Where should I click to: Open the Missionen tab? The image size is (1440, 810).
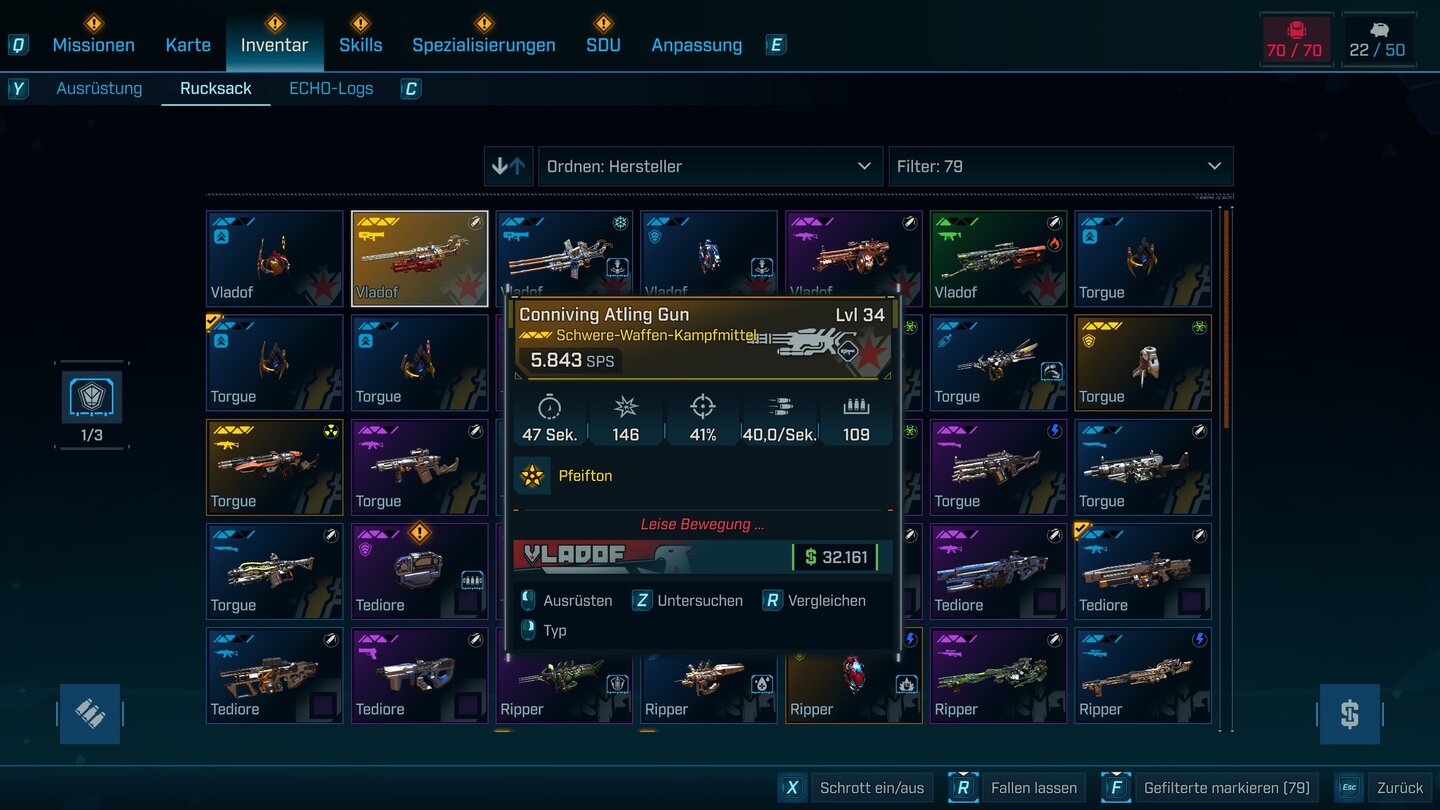pyautogui.click(x=93, y=45)
